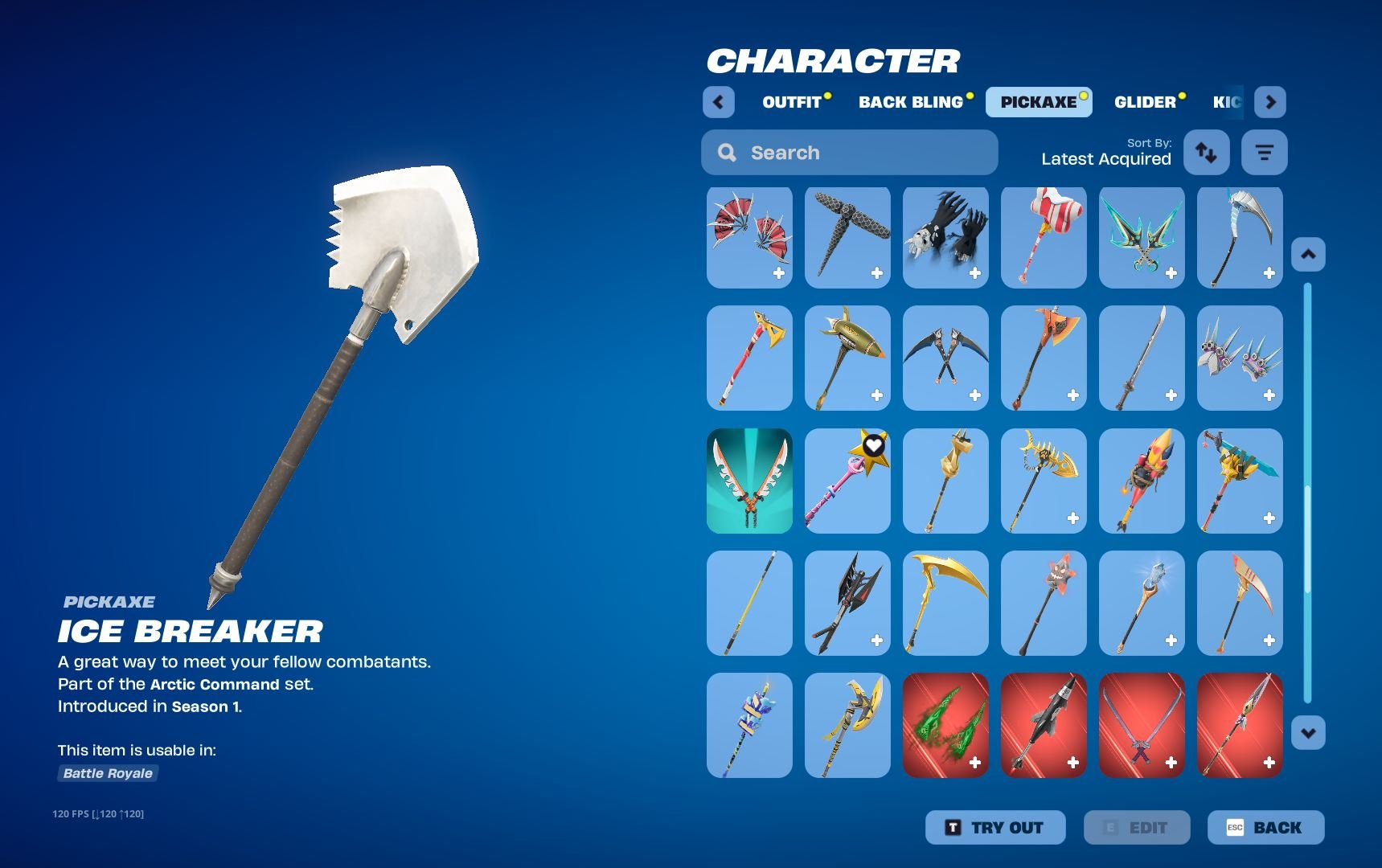Switch to the GLIDER tab
This screenshot has width=1382, height=868.
pos(1146,101)
